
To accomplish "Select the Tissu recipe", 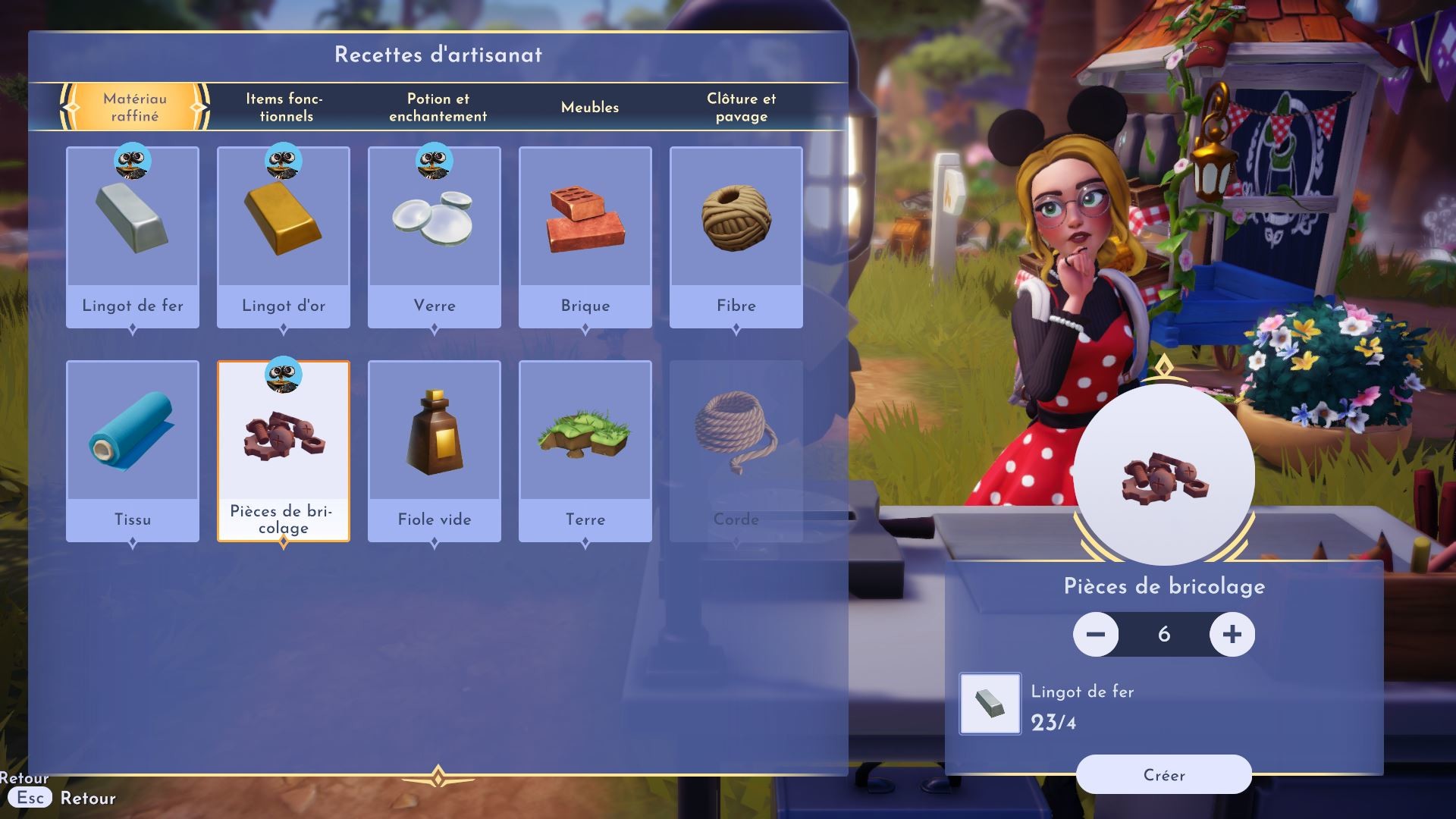I will click(x=133, y=450).
